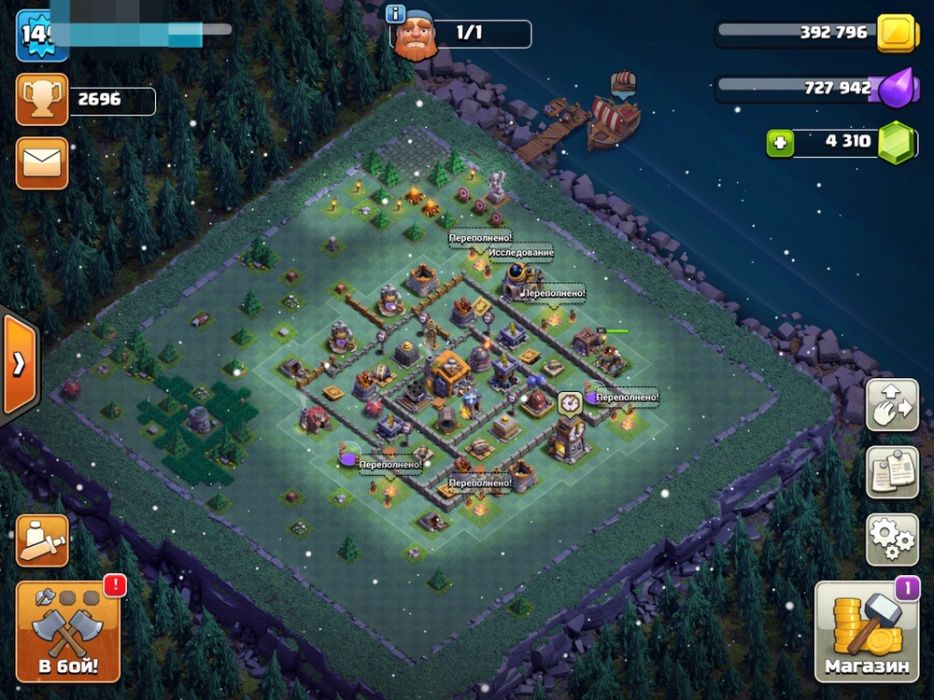Open the army overview button
The width and height of the screenshot is (934, 700).
pos(42,541)
